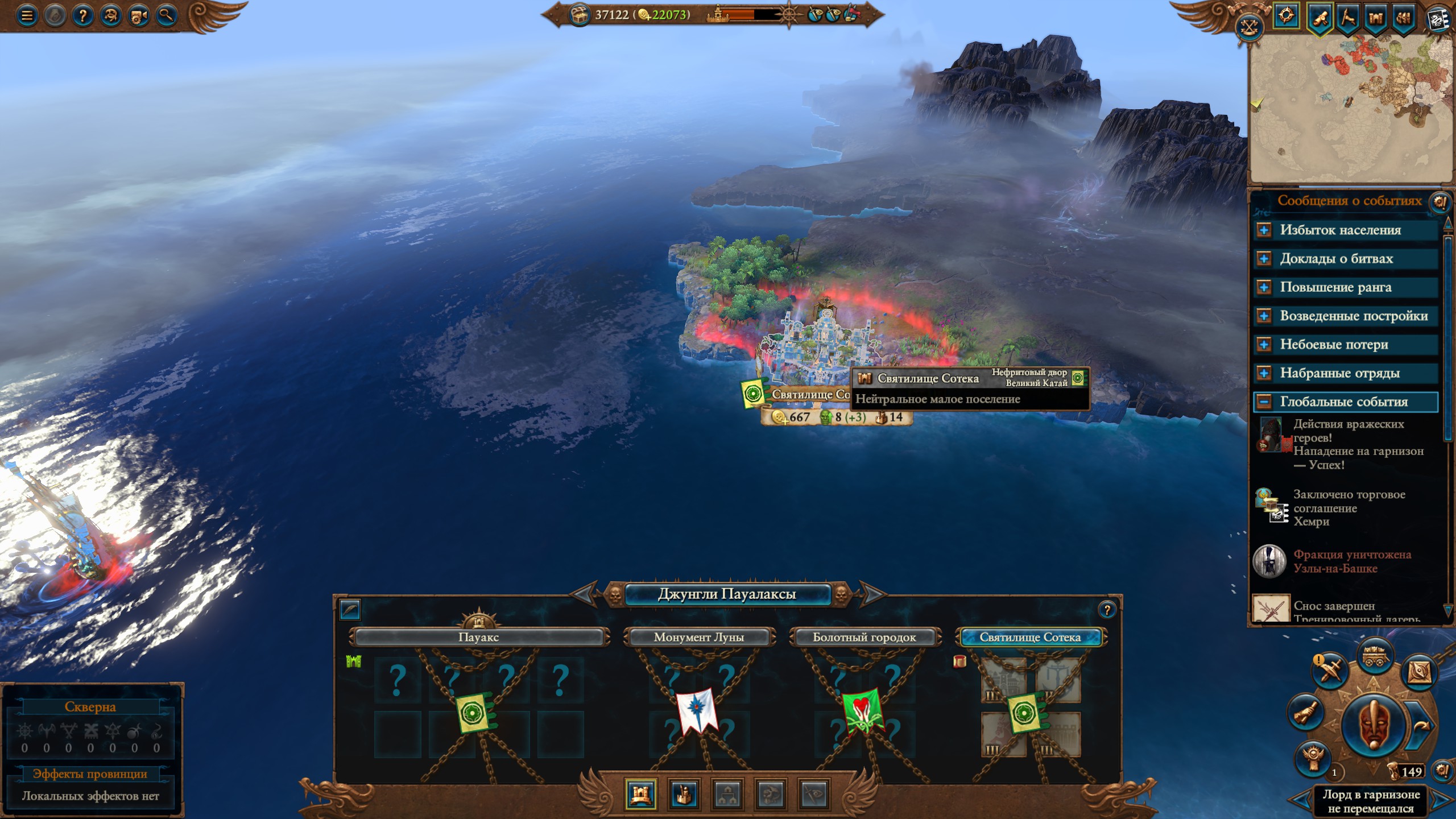Click the magnifying glass search button

point(166,16)
